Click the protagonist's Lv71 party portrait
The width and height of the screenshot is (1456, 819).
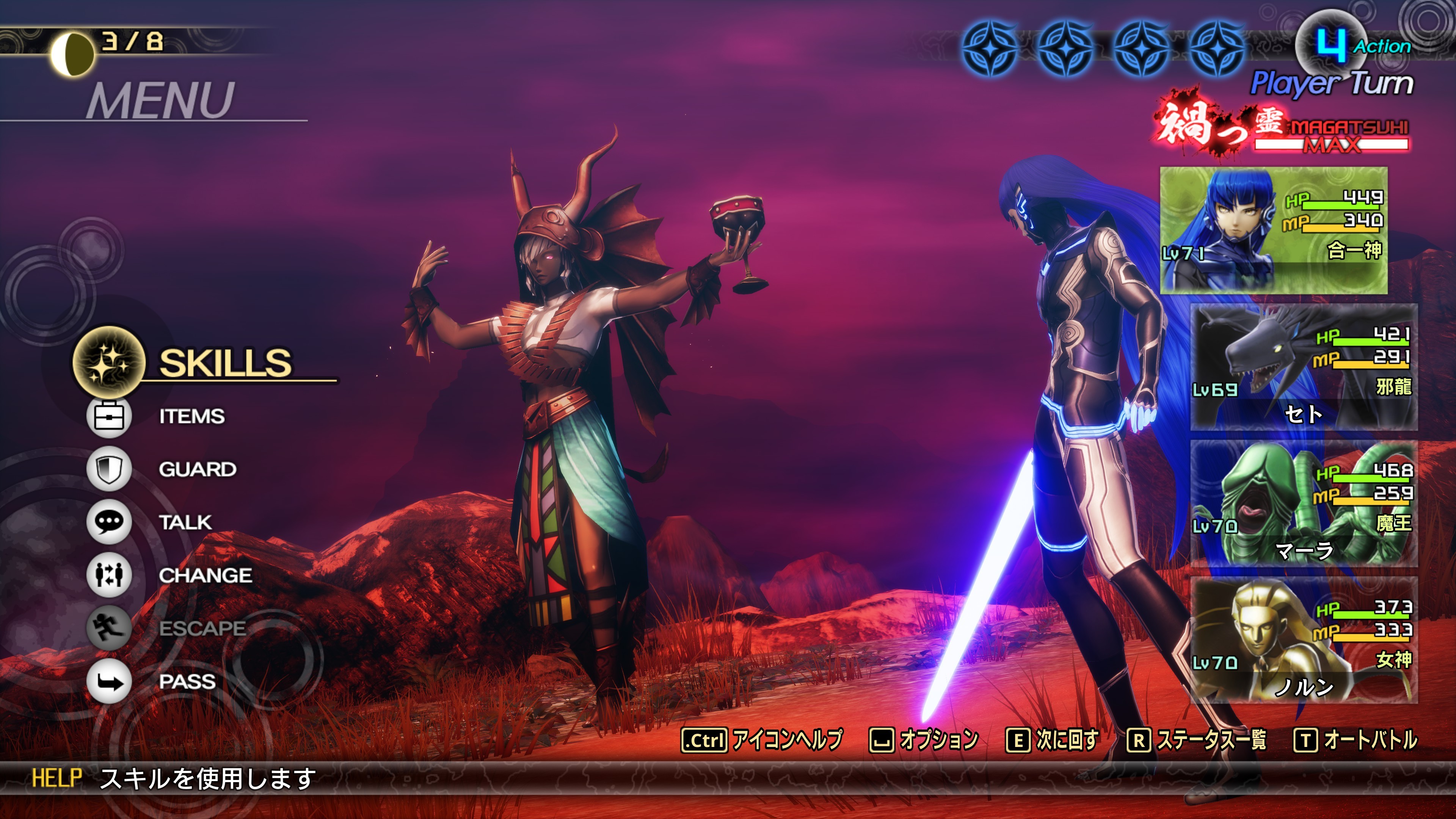pos(1274,230)
